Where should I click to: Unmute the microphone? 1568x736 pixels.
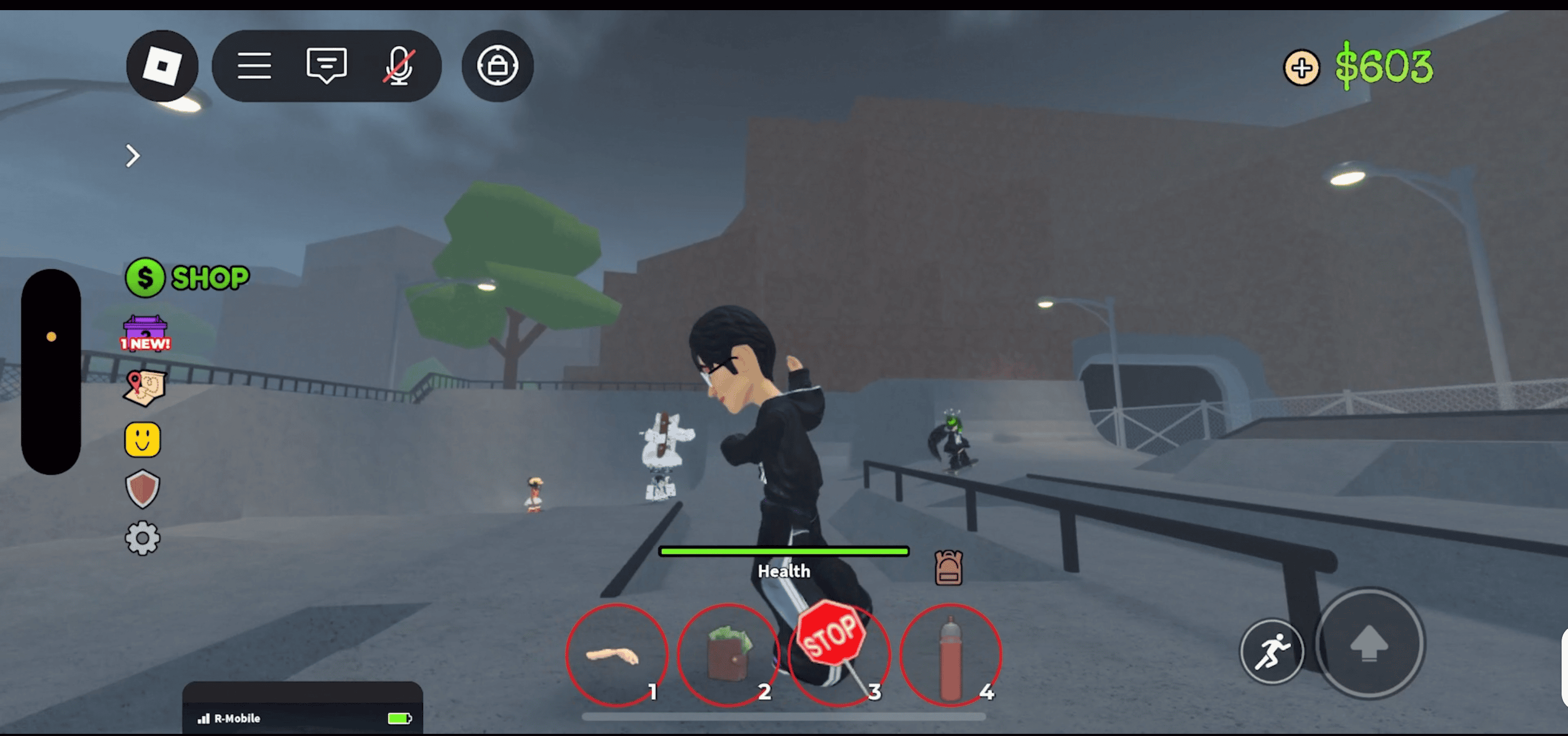(x=399, y=65)
